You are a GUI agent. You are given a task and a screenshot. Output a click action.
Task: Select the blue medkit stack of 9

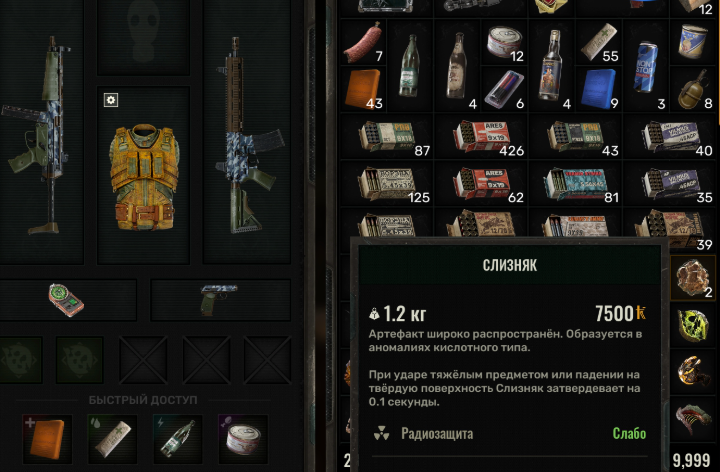pos(598,88)
